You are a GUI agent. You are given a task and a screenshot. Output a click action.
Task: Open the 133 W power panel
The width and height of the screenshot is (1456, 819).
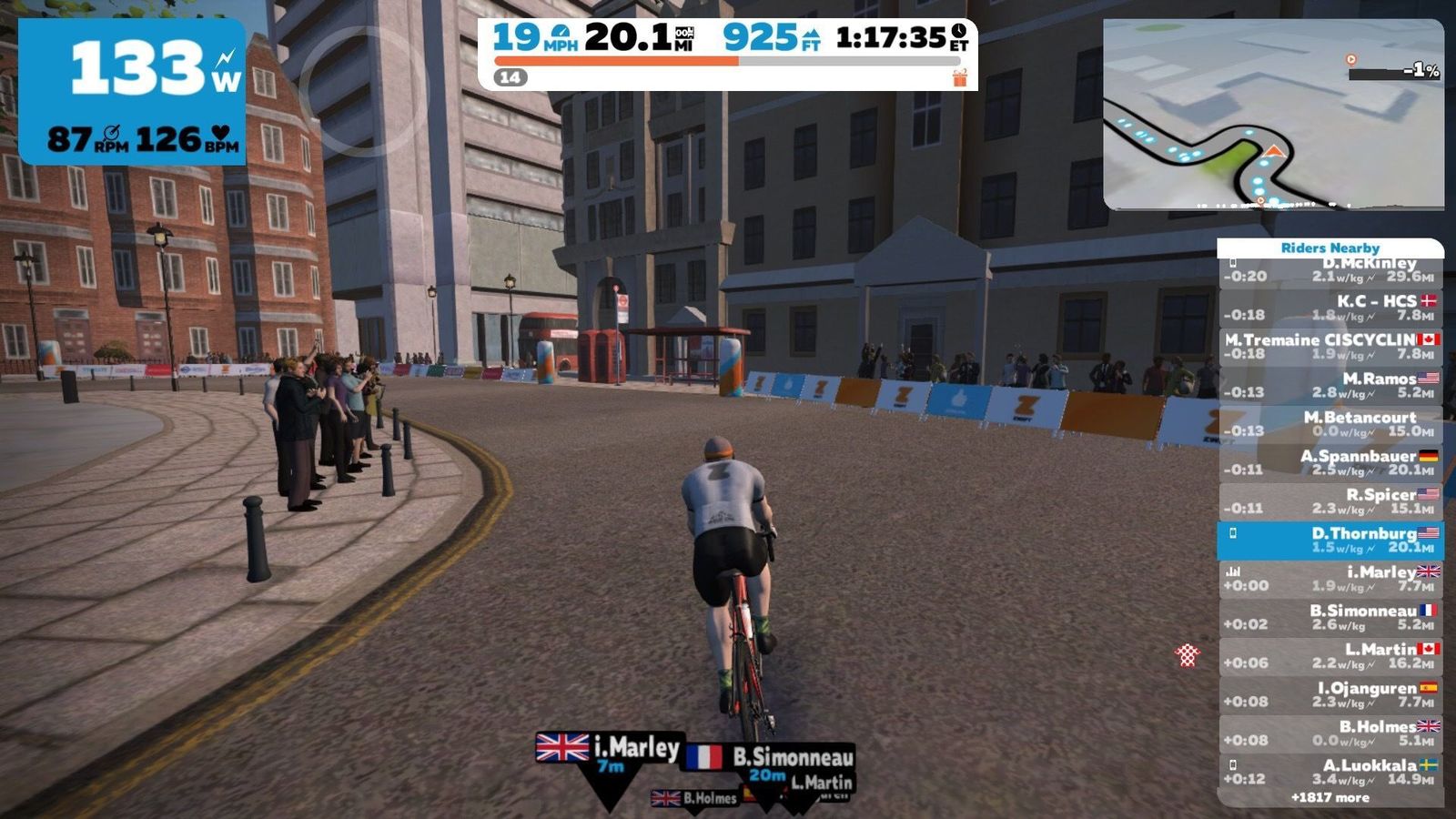click(x=133, y=92)
